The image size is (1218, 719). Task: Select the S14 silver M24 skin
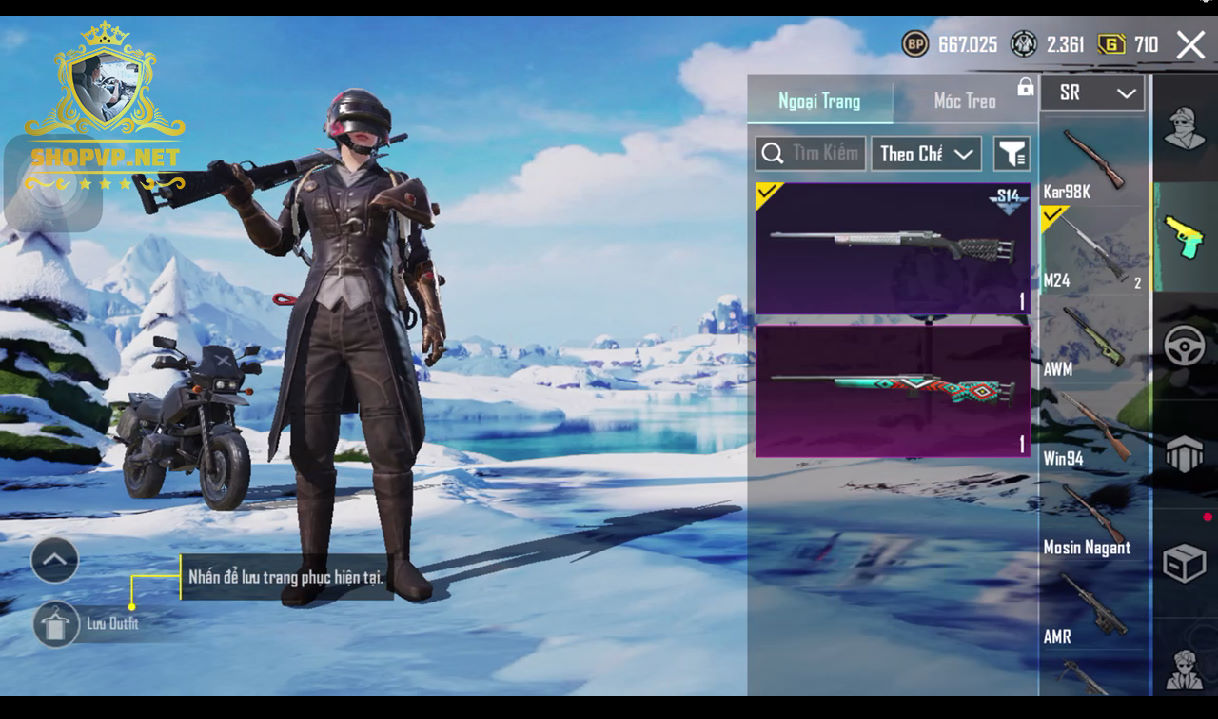click(893, 248)
